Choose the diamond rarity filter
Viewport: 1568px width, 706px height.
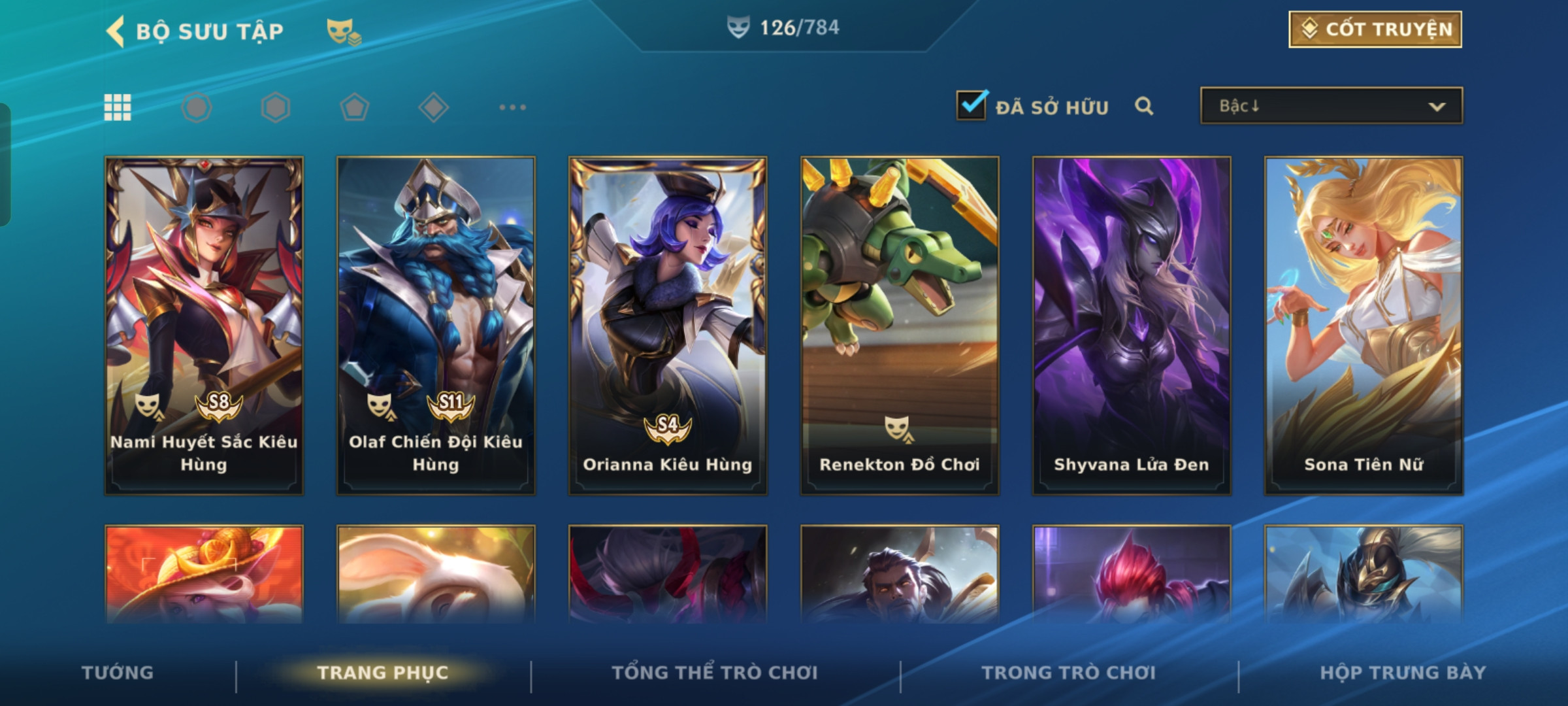tap(434, 107)
